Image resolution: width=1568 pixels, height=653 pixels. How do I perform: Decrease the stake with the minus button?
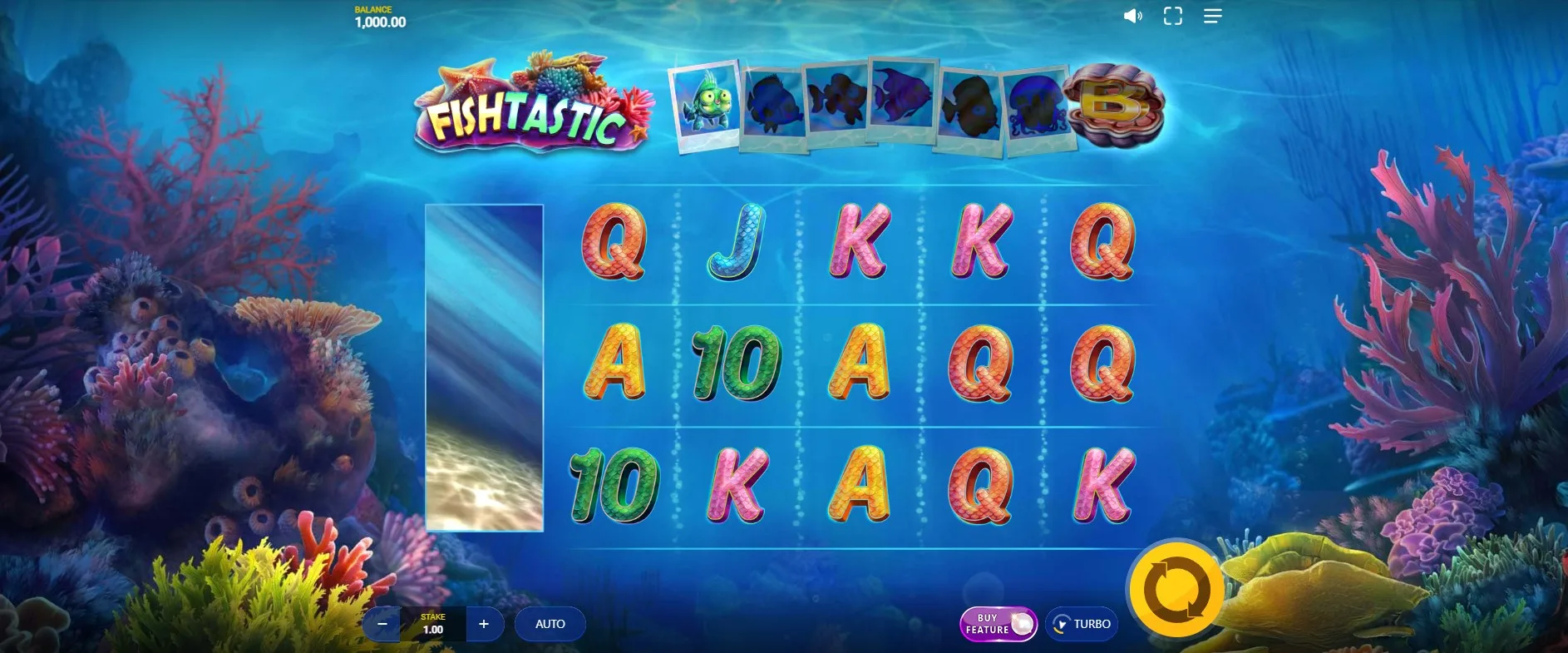tap(382, 624)
